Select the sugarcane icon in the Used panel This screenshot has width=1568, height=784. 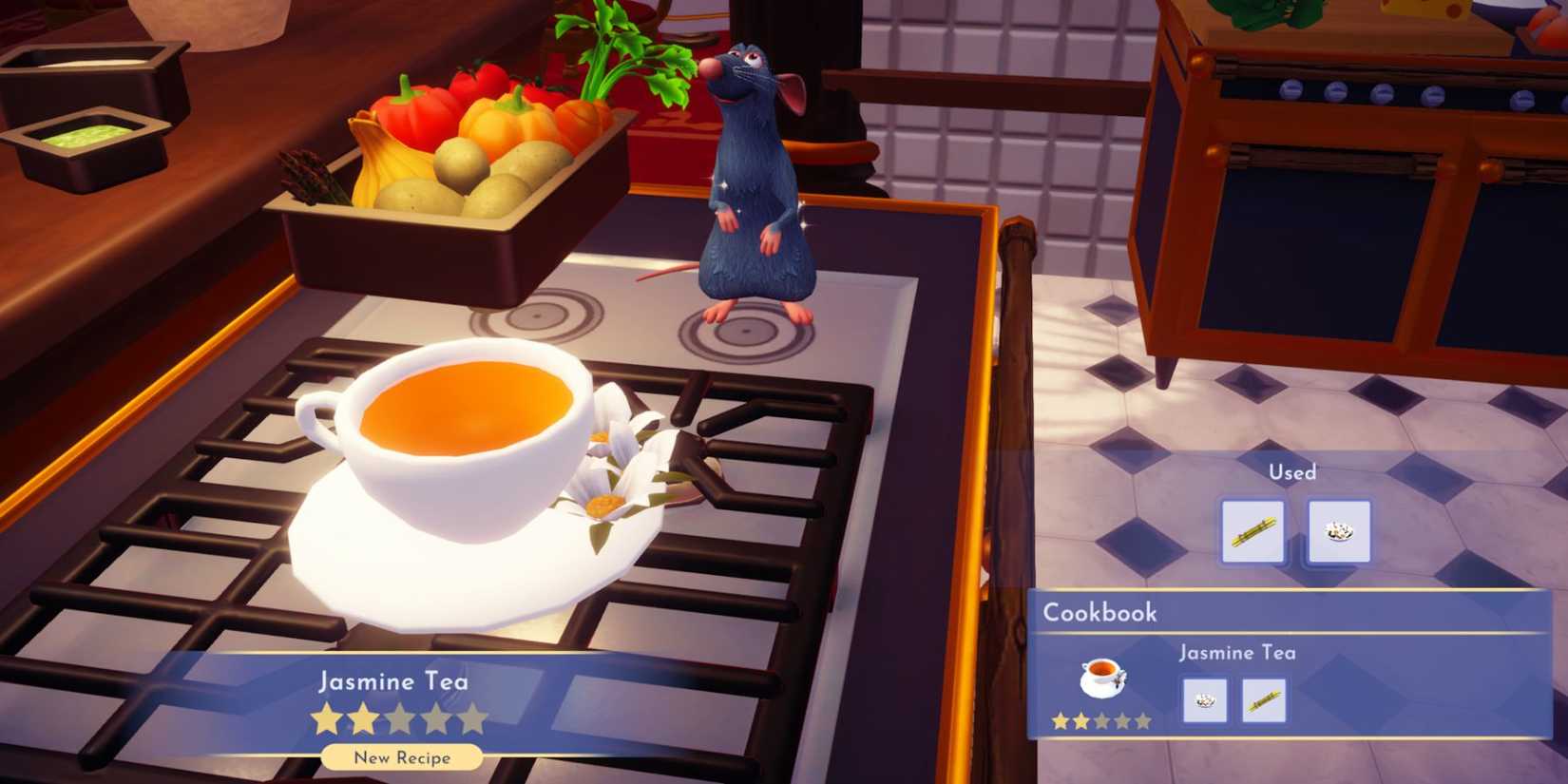click(1252, 532)
